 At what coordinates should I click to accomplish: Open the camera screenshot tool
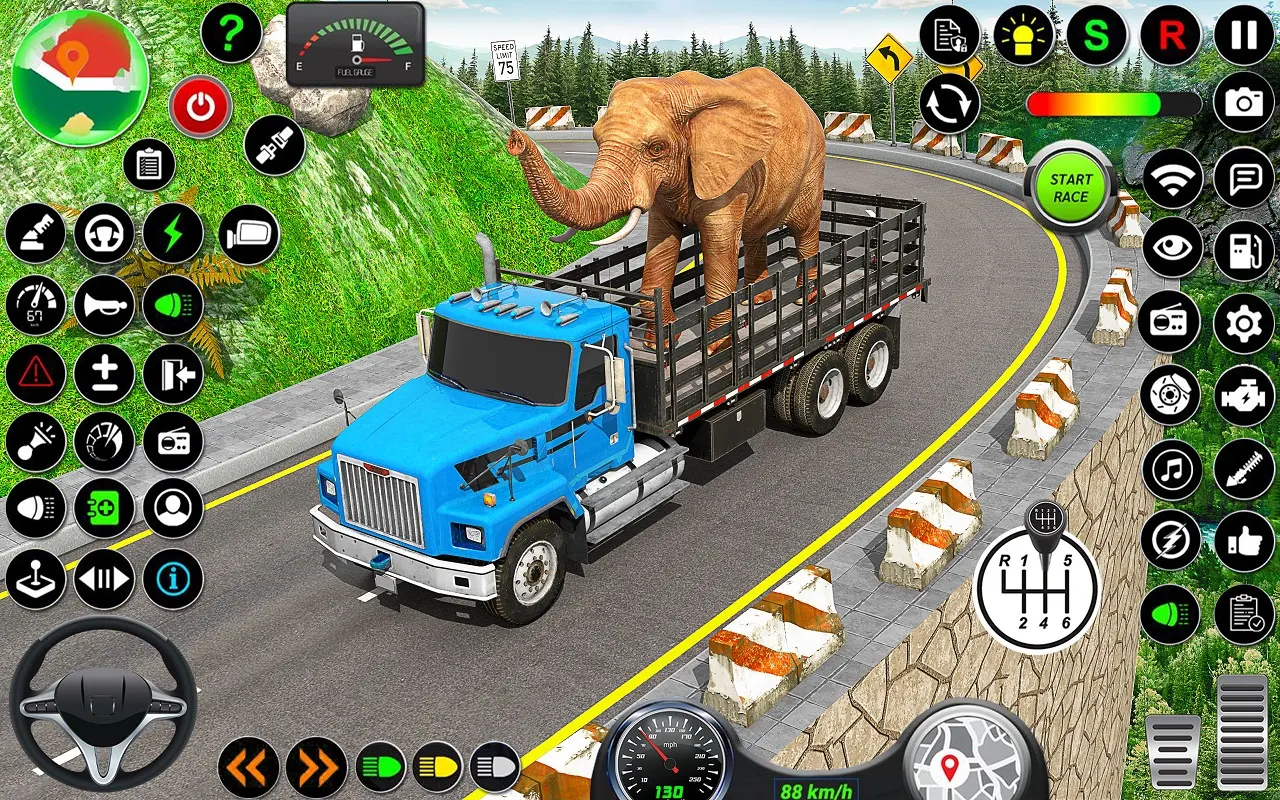[1243, 101]
